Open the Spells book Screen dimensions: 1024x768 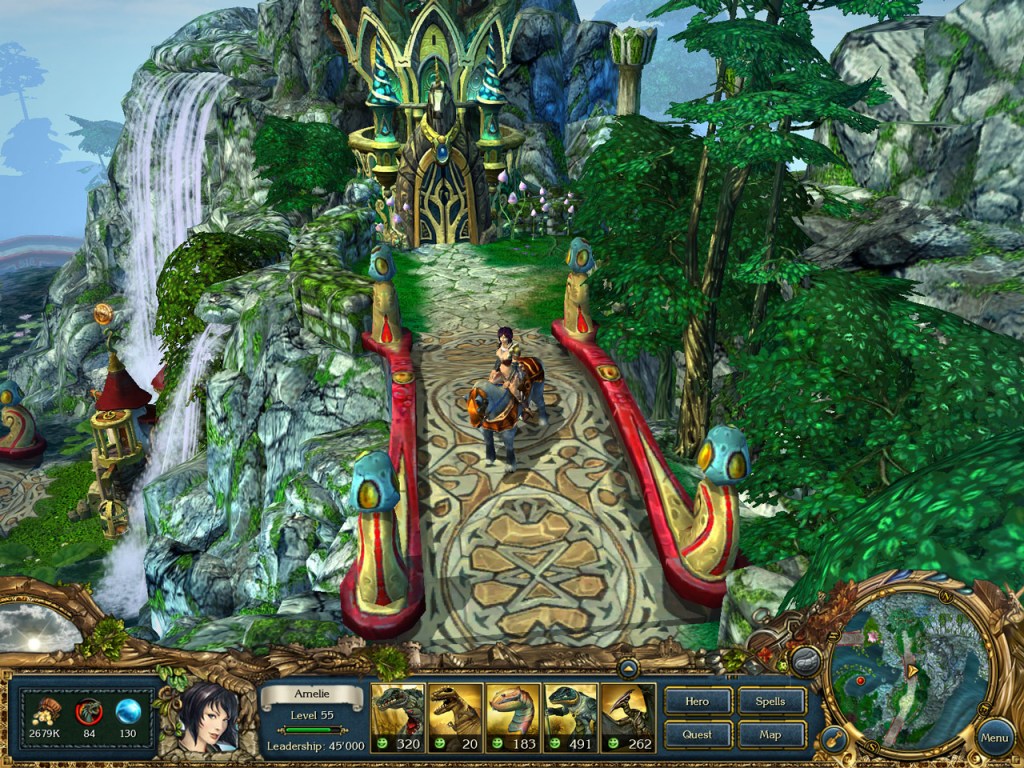(771, 701)
